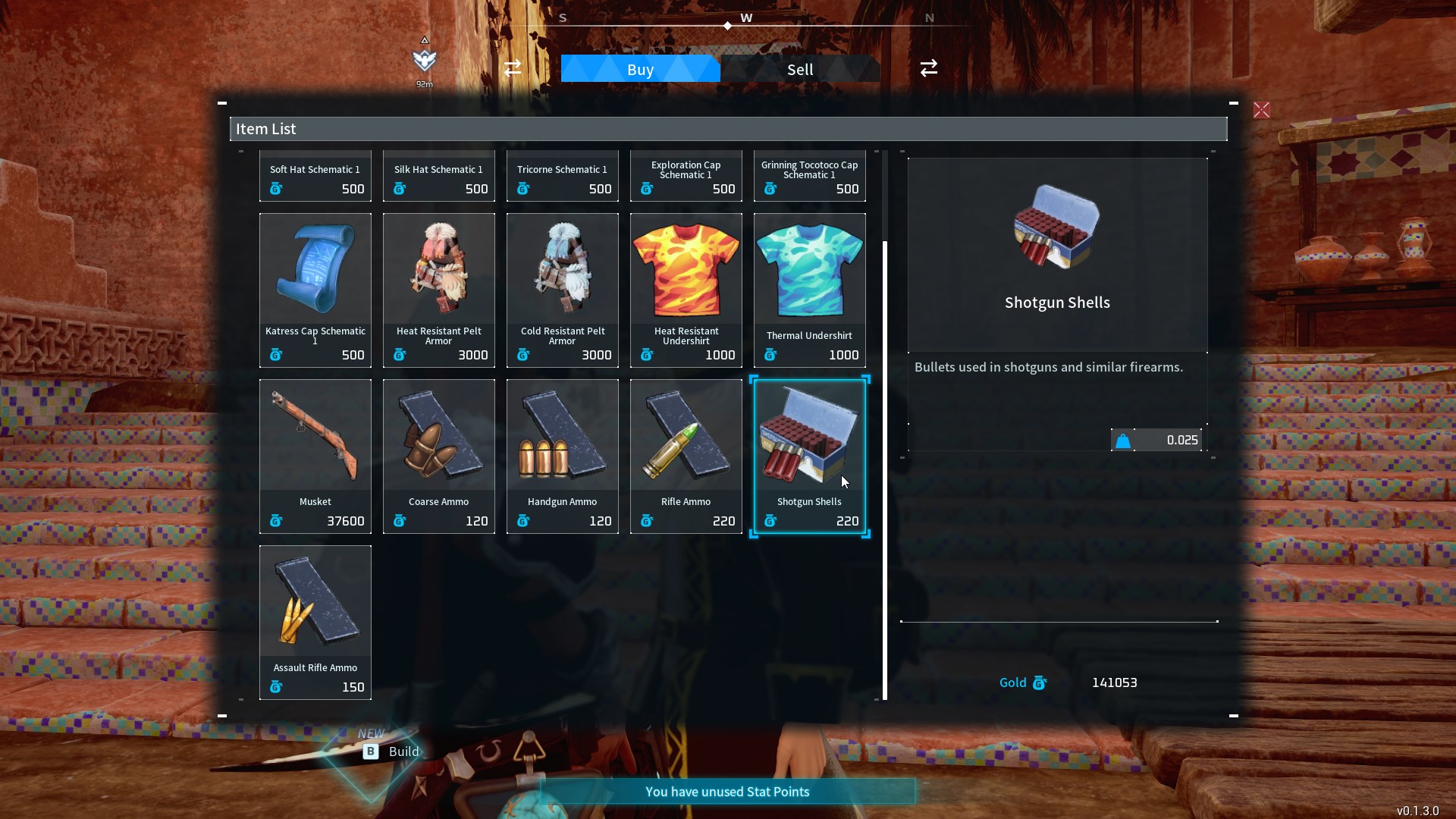The width and height of the screenshot is (1456, 819).
Task: Choose the Tricorne Schematic 1
Action: (x=563, y=177)
